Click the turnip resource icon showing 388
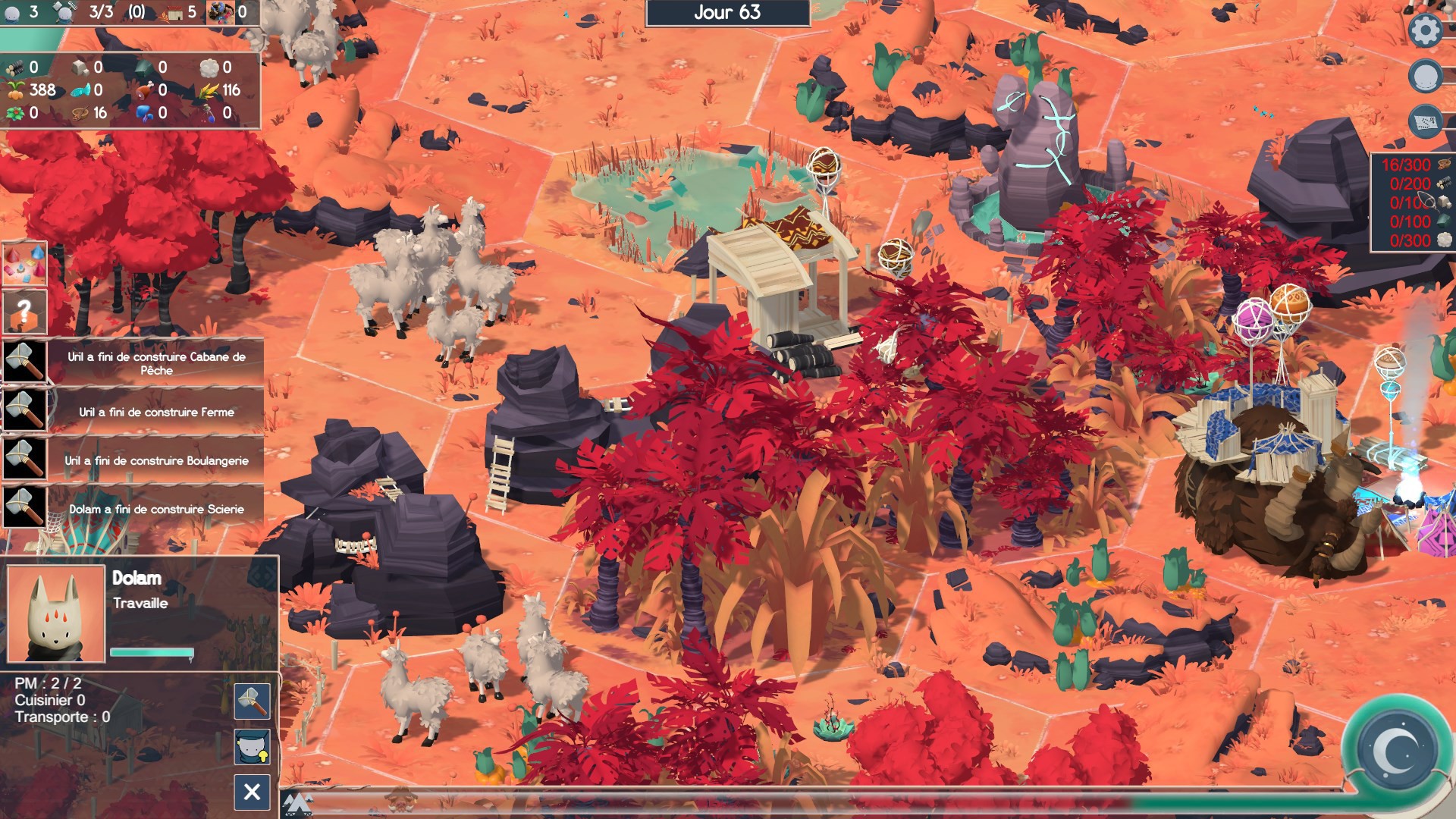 15,90
